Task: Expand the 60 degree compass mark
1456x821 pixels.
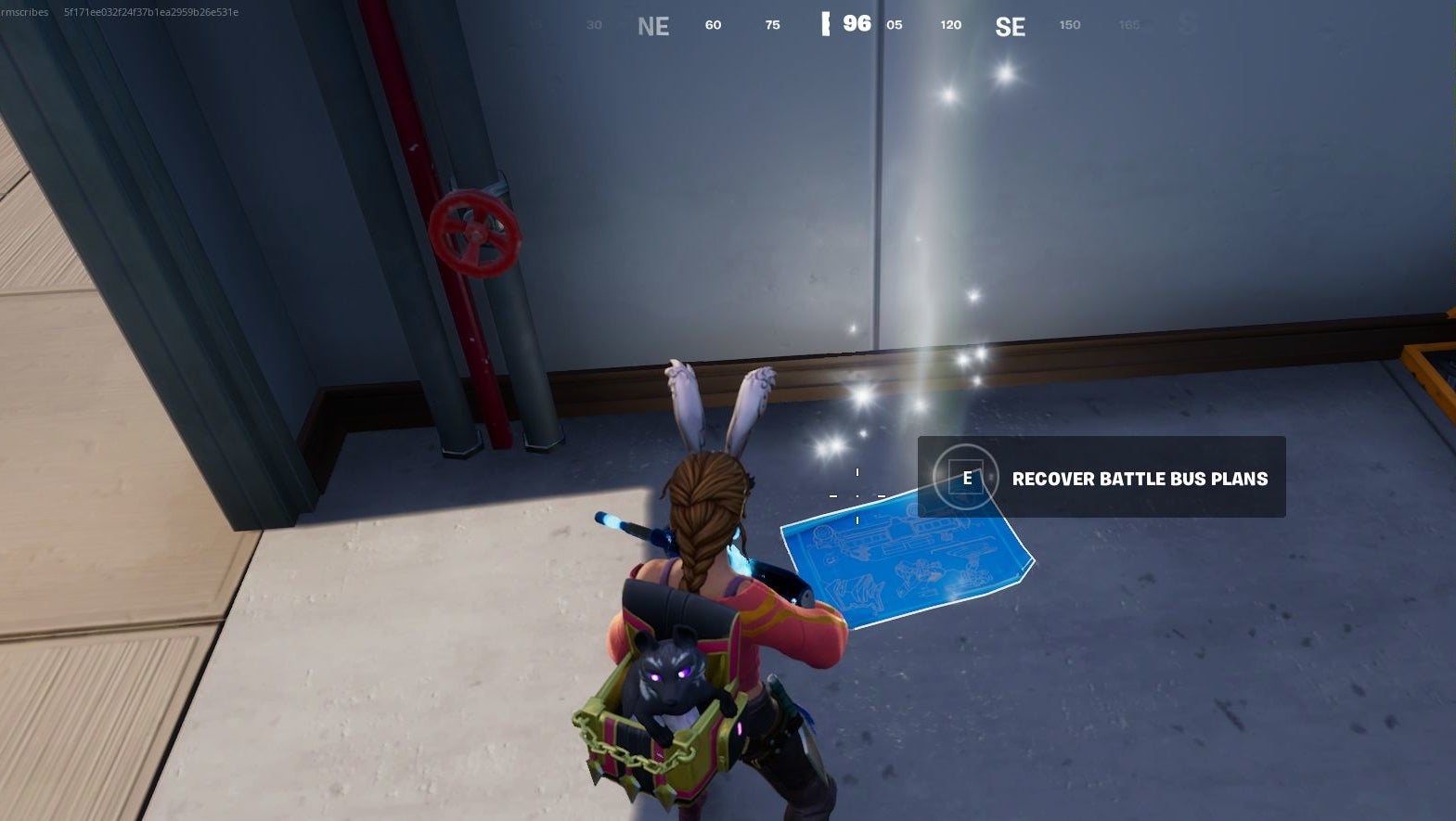Action: pyautogui.click(x=713, y=26)
